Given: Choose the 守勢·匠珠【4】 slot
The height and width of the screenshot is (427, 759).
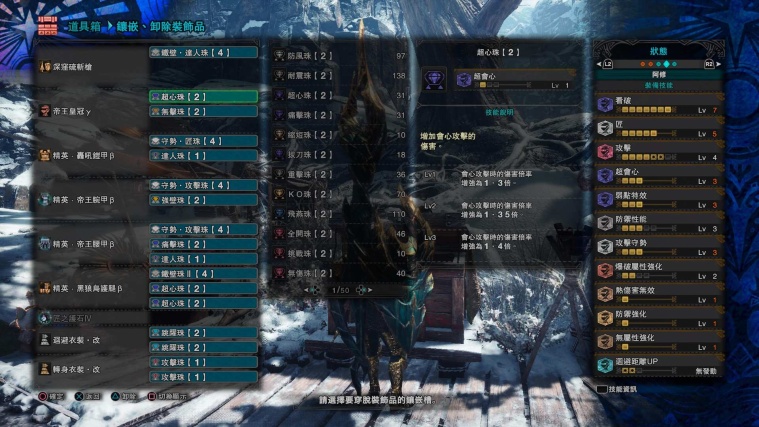Looking at the screenshot, I should [x=203, y=141].
